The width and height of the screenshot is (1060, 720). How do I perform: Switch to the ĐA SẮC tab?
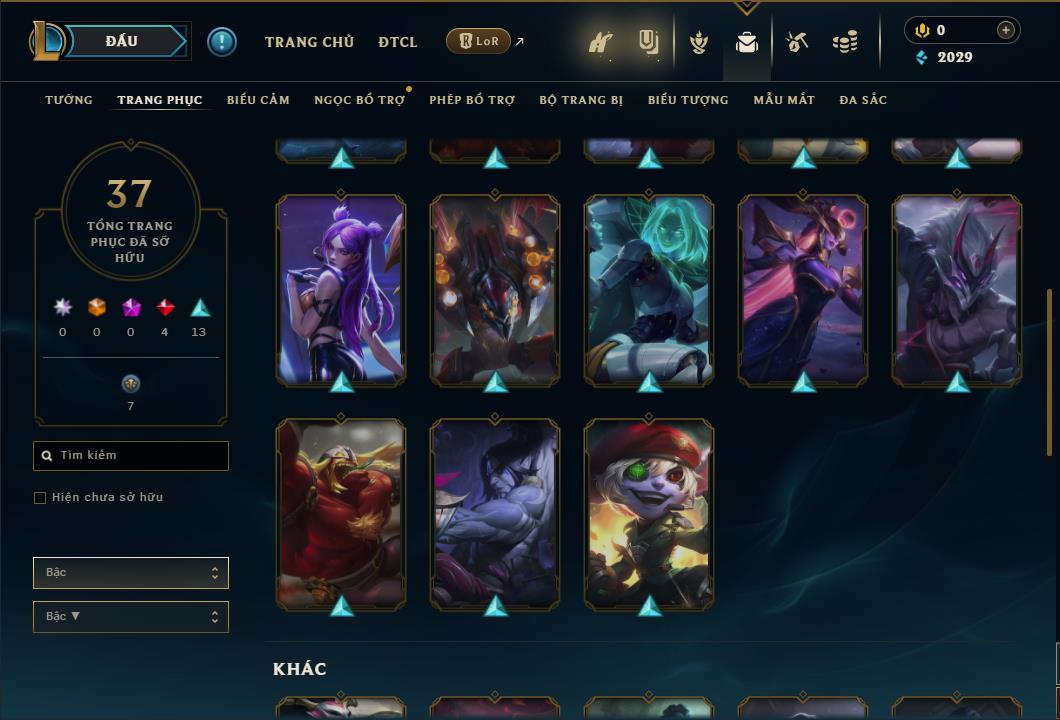point(863,100)
